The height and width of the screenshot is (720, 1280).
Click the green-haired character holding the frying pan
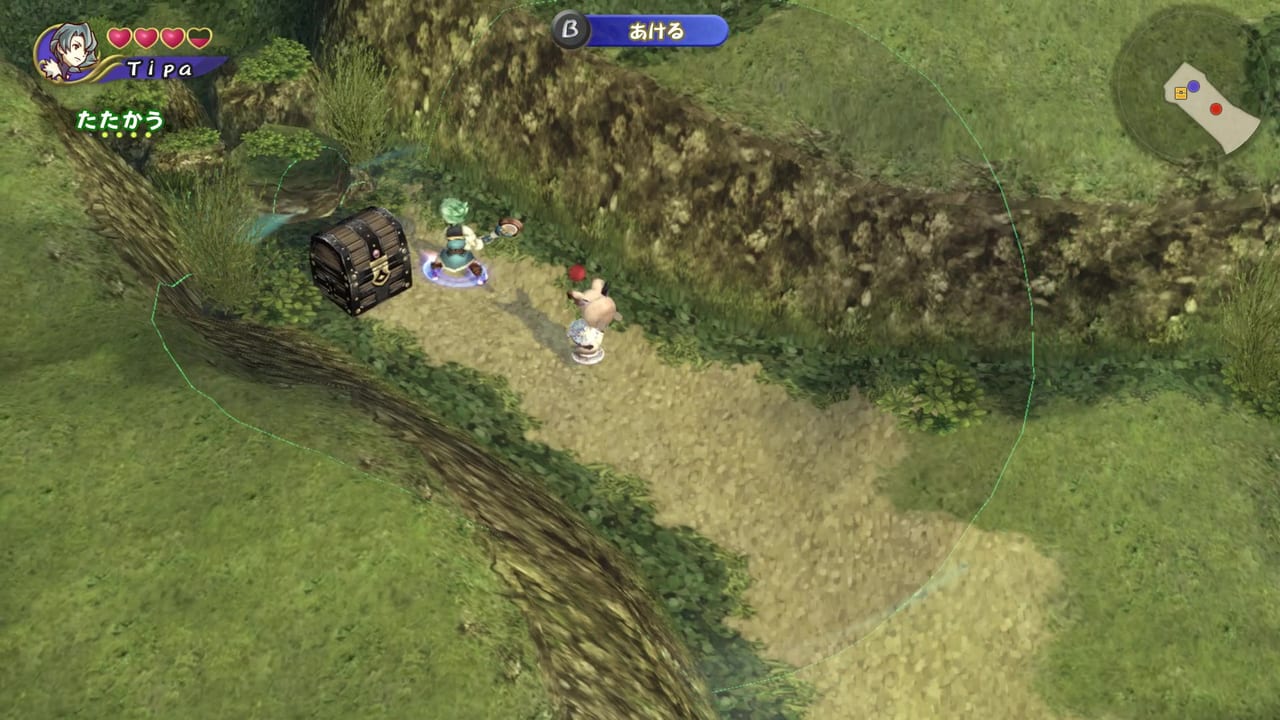point(455,242)
